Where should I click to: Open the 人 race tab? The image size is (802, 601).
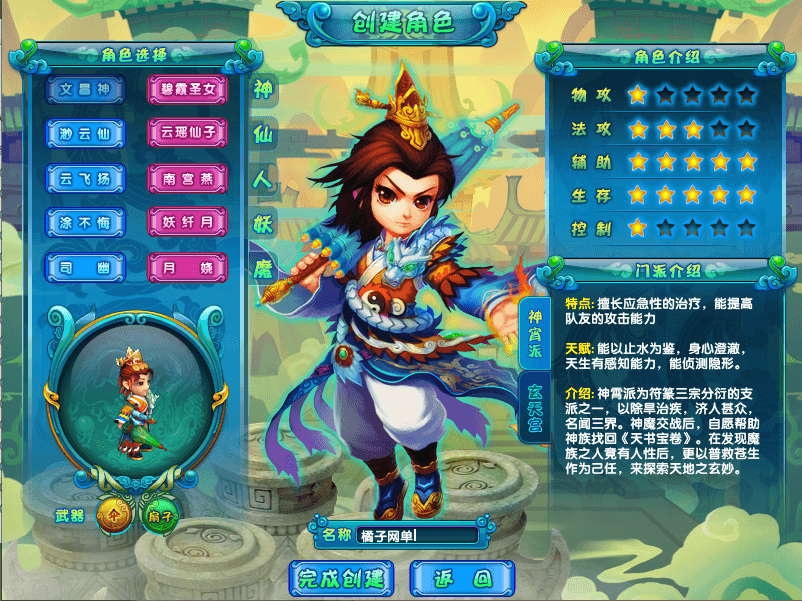pyautogui.click(x=263, y=178)
